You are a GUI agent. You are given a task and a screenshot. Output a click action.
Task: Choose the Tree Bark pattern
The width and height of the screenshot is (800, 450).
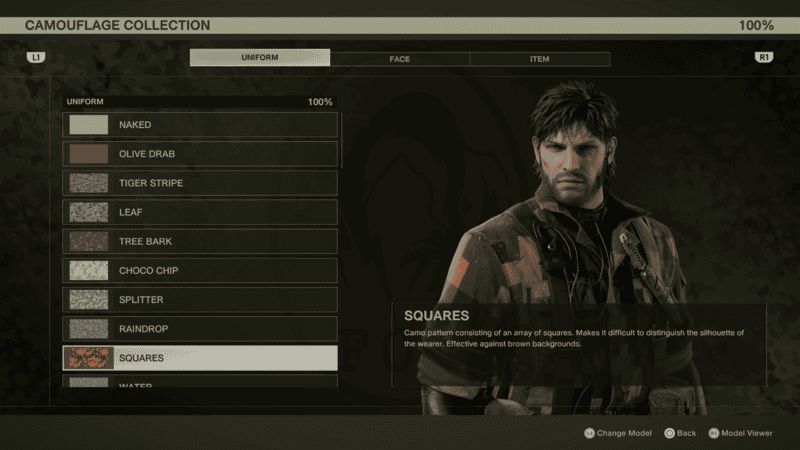[x=200, y=241]
